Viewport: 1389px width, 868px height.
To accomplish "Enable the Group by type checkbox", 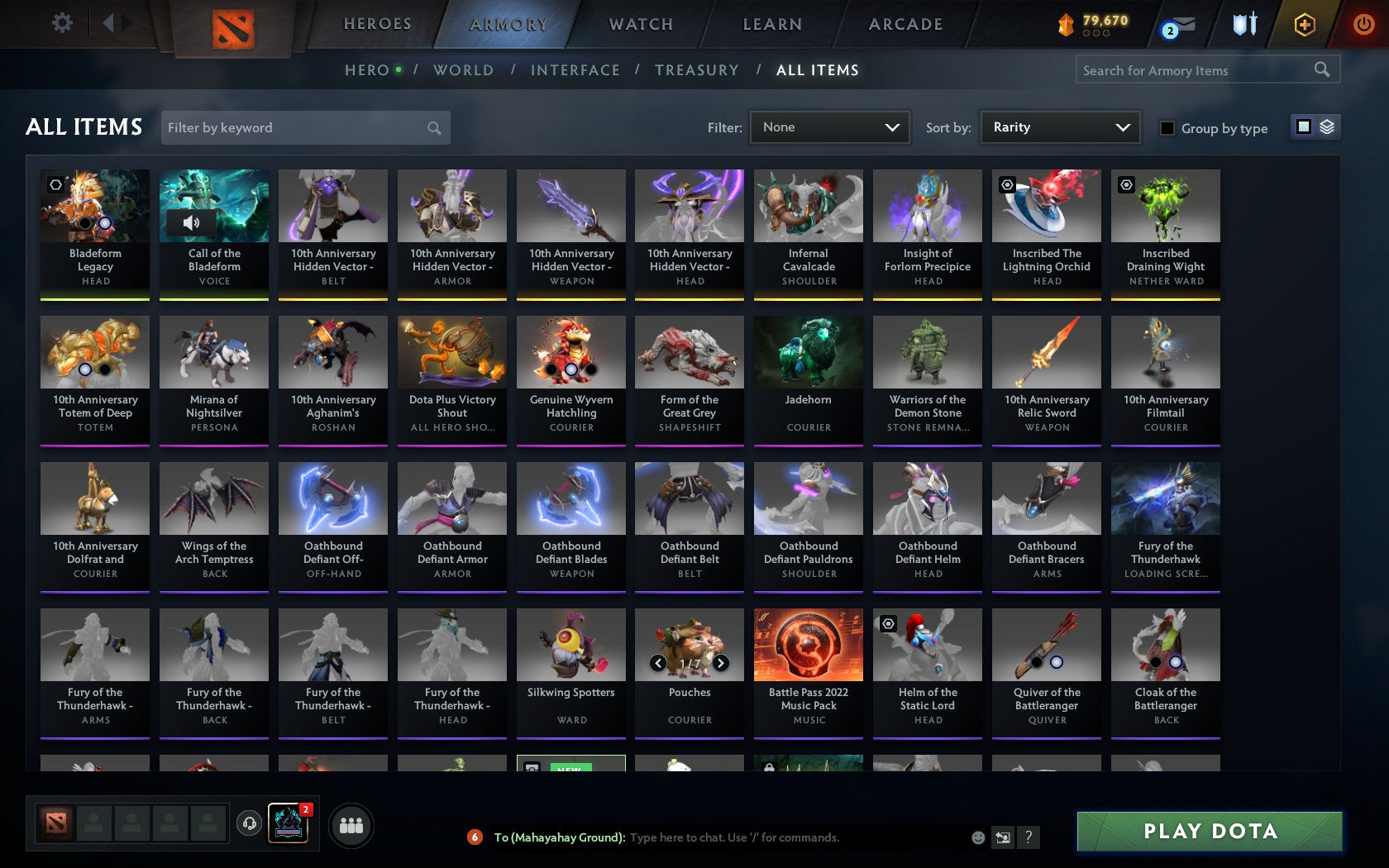I will [1167, 128].
